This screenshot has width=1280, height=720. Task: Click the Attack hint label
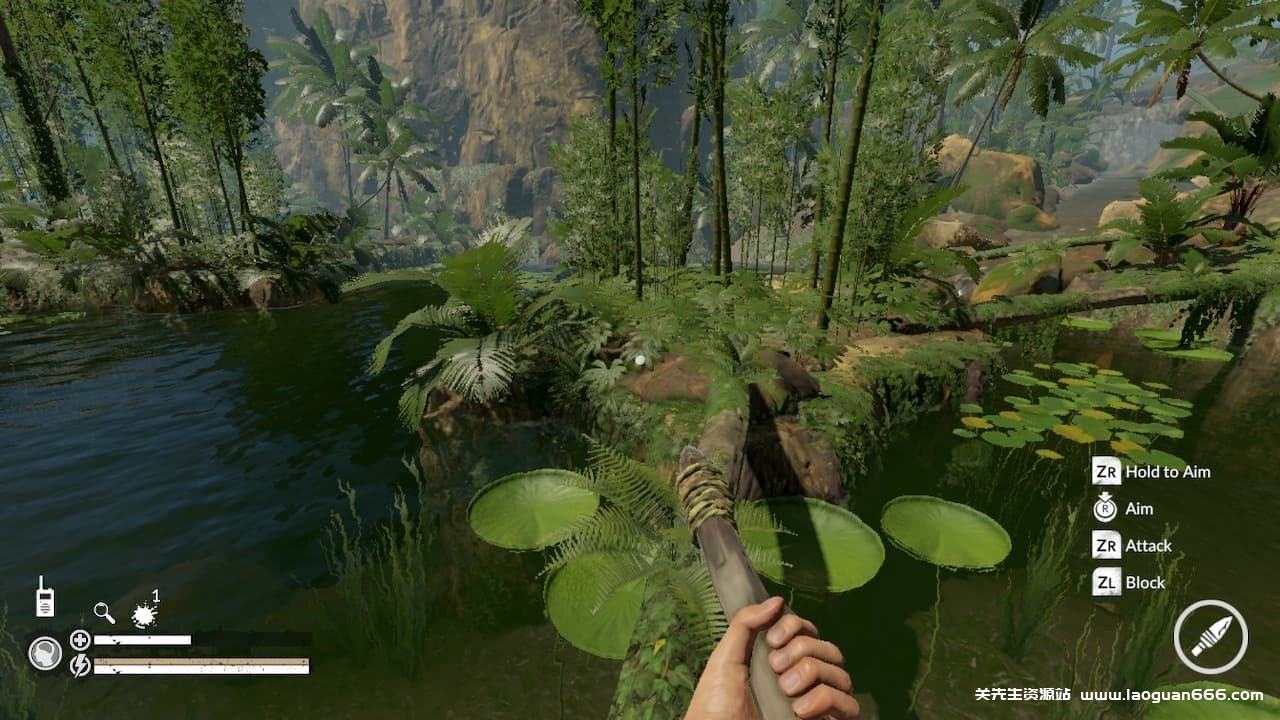[x=1147, y=545]
